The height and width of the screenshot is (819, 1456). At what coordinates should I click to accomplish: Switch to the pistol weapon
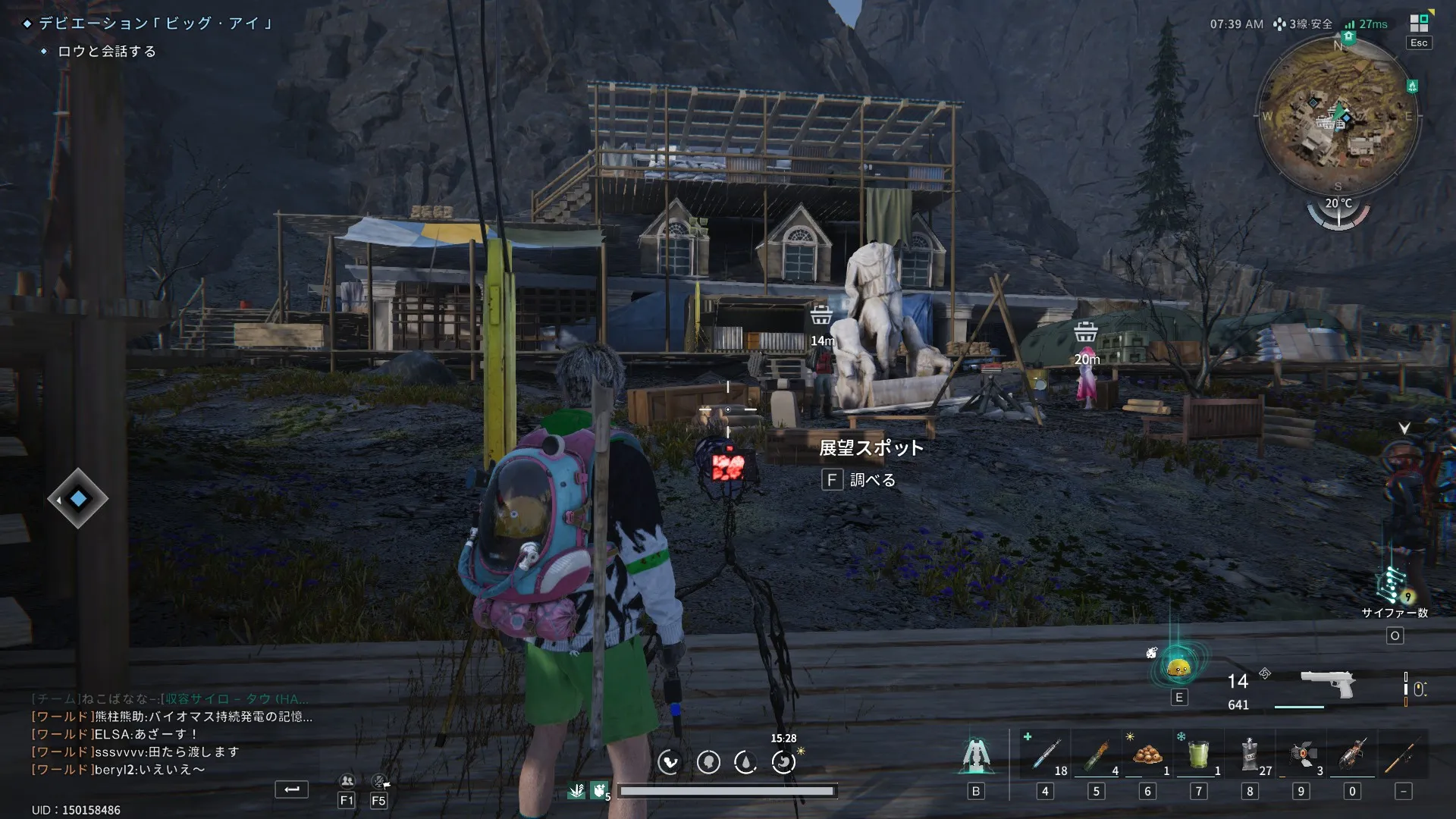1327,683
